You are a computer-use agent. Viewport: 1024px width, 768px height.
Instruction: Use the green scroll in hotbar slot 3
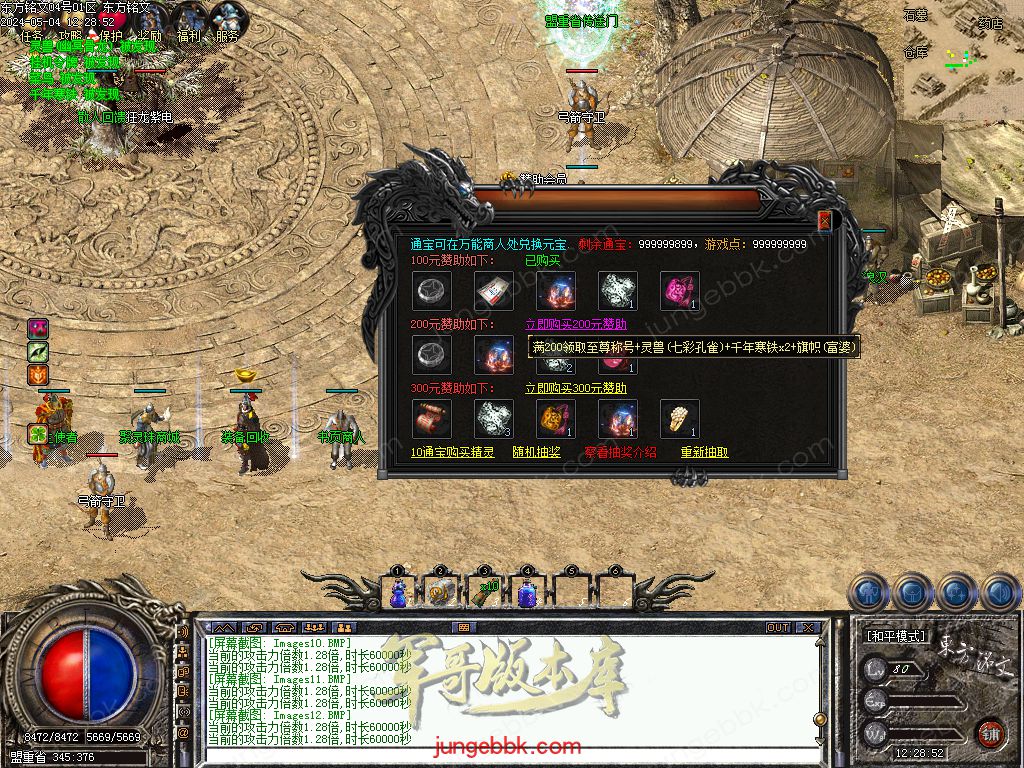tap(484, 592)
